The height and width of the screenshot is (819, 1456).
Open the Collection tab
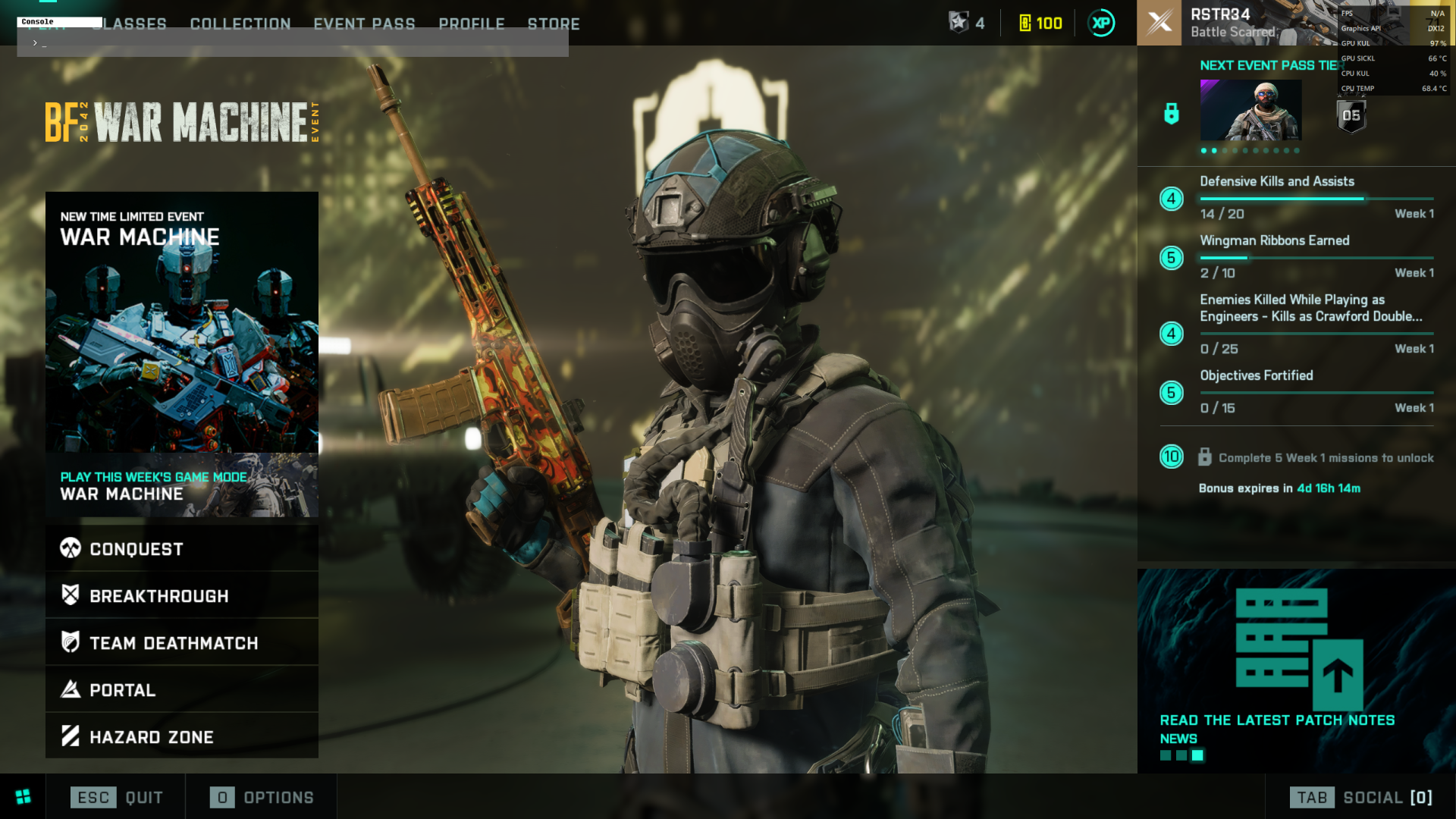240,24
